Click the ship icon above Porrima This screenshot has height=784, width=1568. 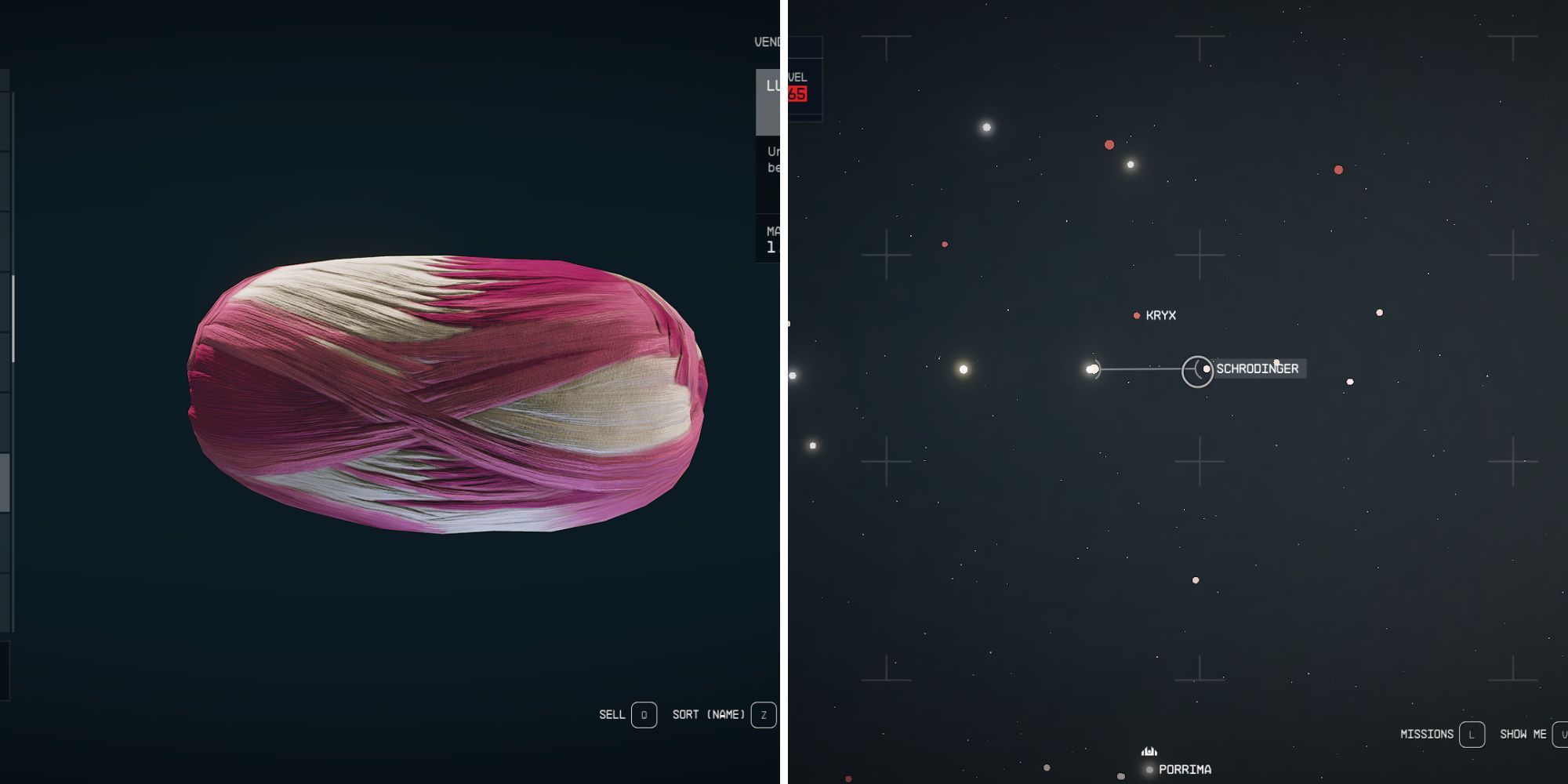click(1149, 750)
